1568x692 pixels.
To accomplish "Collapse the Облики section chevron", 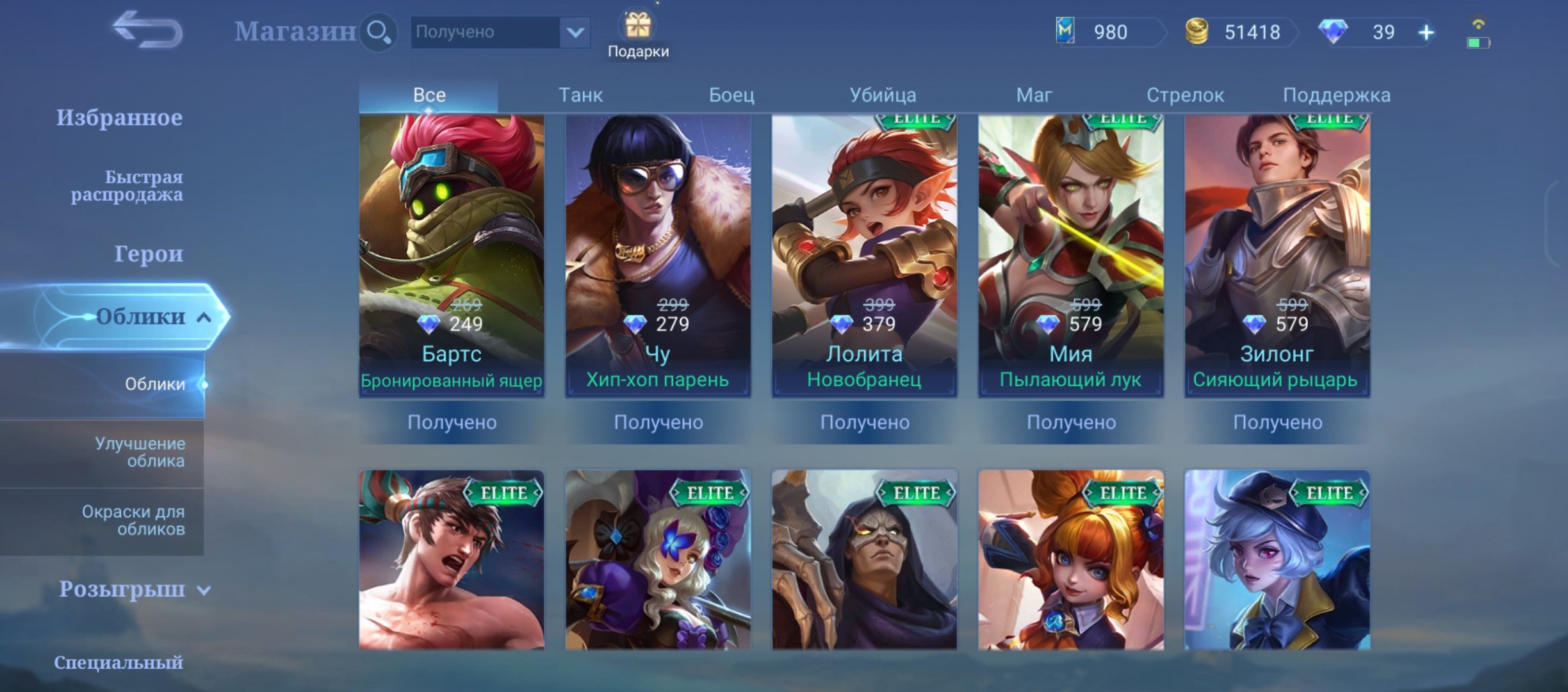I will coord(204,316).
